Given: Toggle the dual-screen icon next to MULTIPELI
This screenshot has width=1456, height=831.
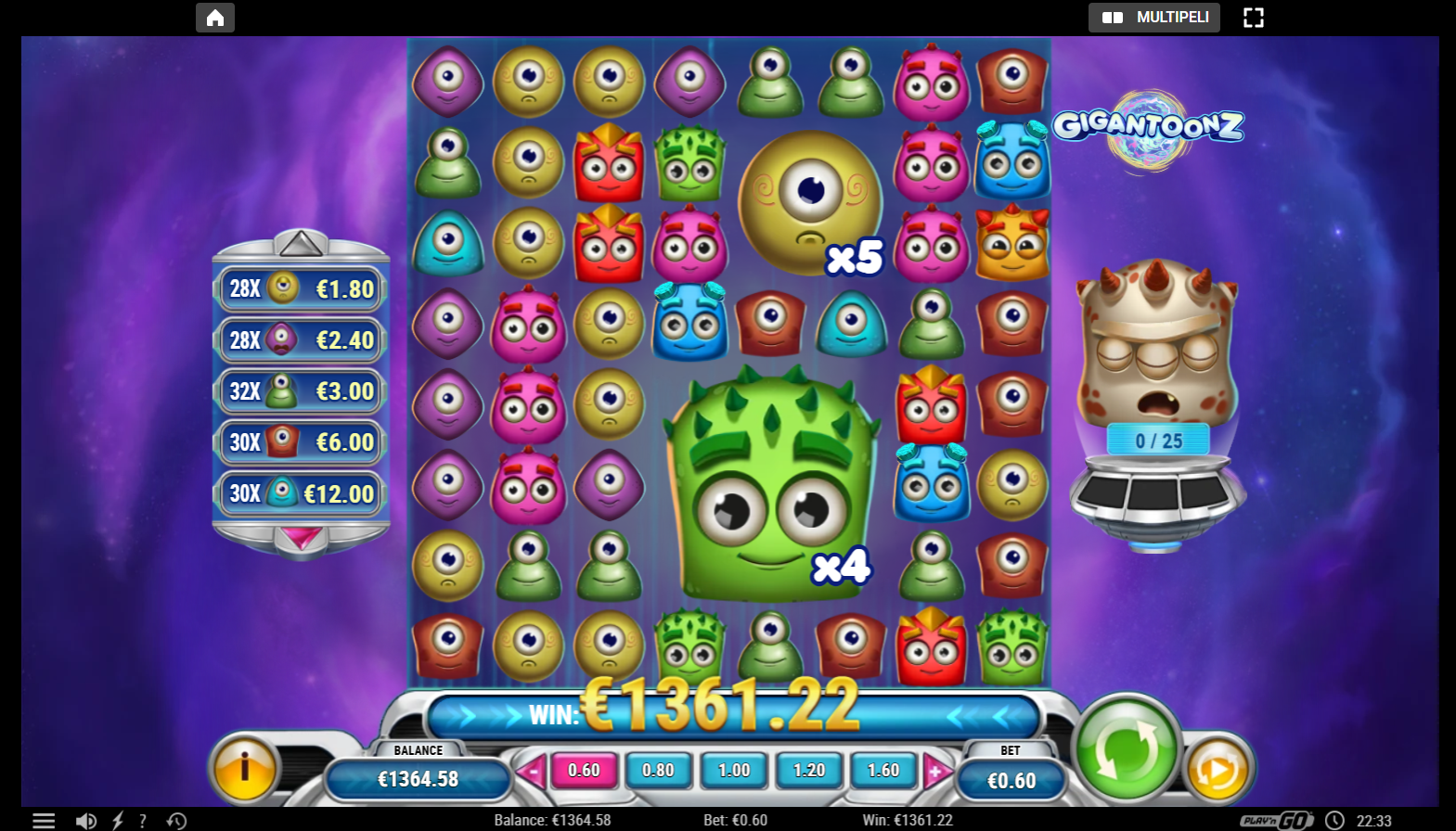Looking at the screenshot, I should pyautogui.click(x=1112, y=17).
